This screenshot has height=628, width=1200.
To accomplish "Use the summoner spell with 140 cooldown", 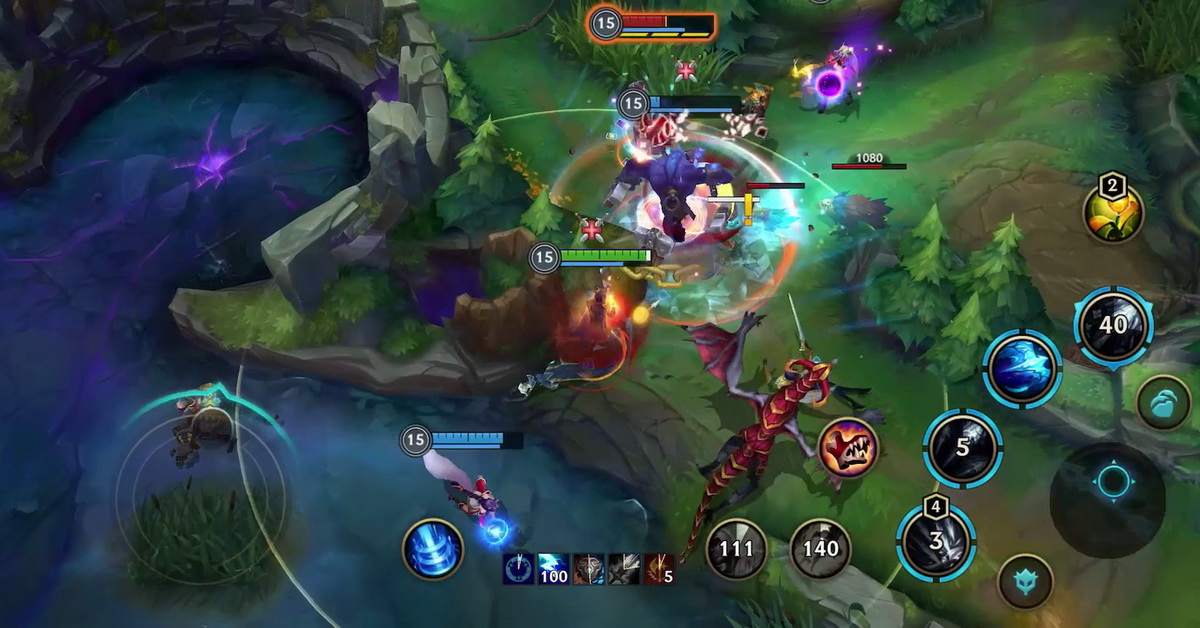I will point(820,548).
